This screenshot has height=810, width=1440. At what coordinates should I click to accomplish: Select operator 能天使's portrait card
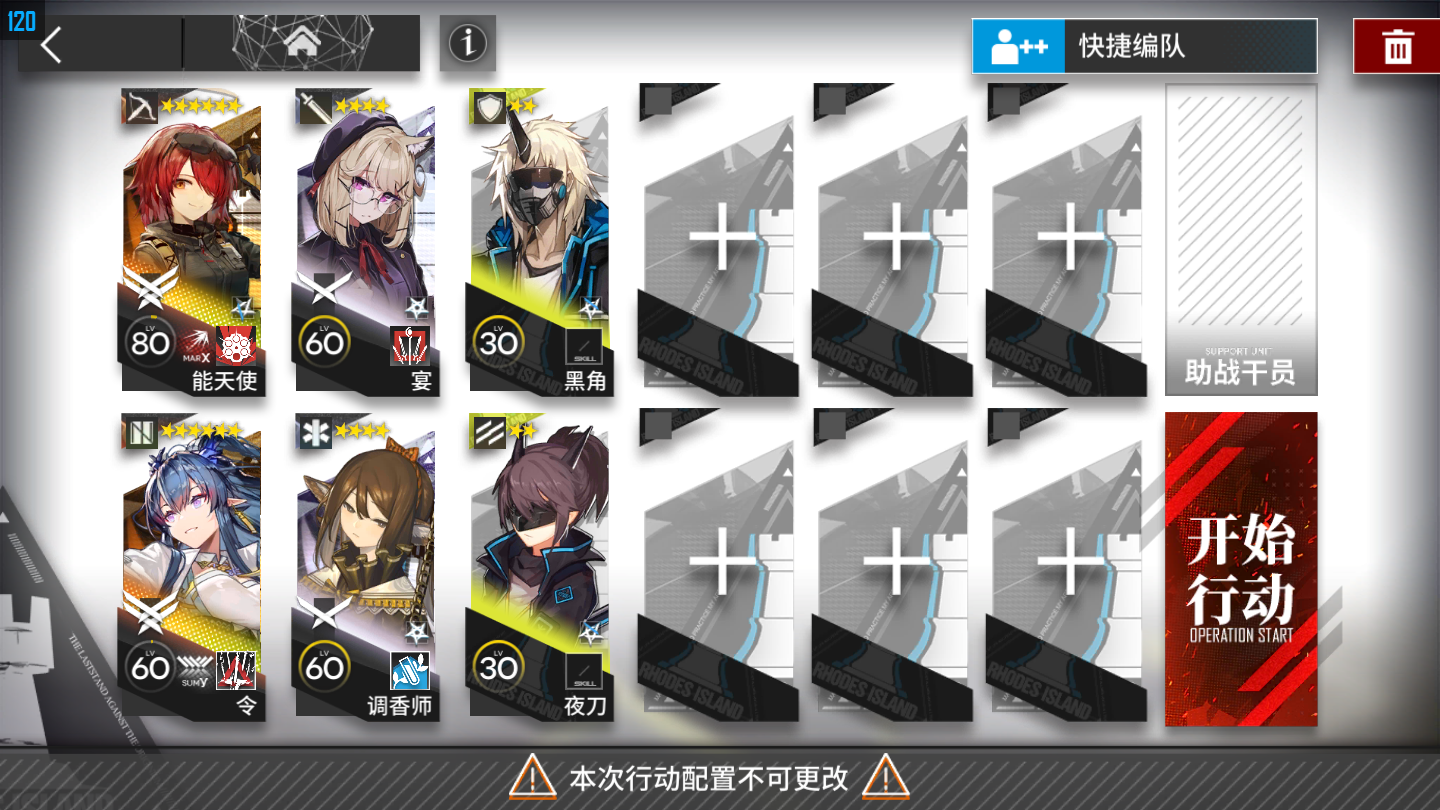[x=190, y=220]
